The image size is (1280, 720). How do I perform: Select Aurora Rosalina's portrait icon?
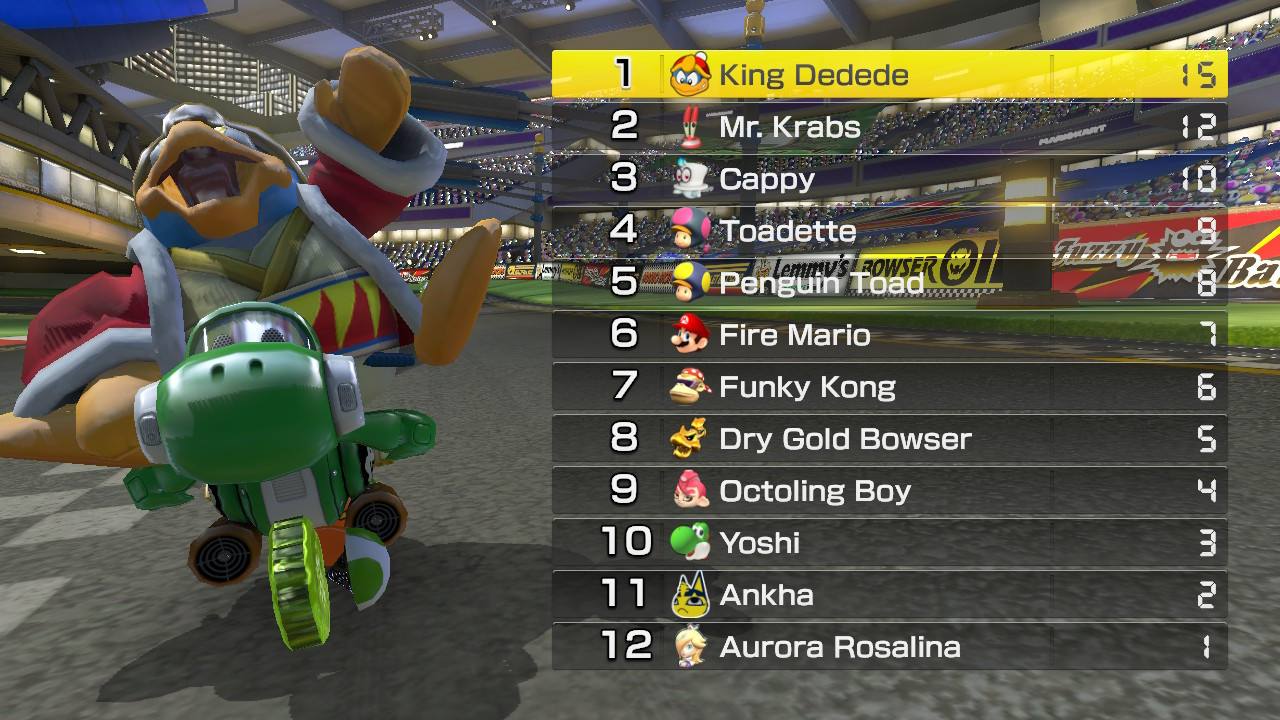point(693,645)
